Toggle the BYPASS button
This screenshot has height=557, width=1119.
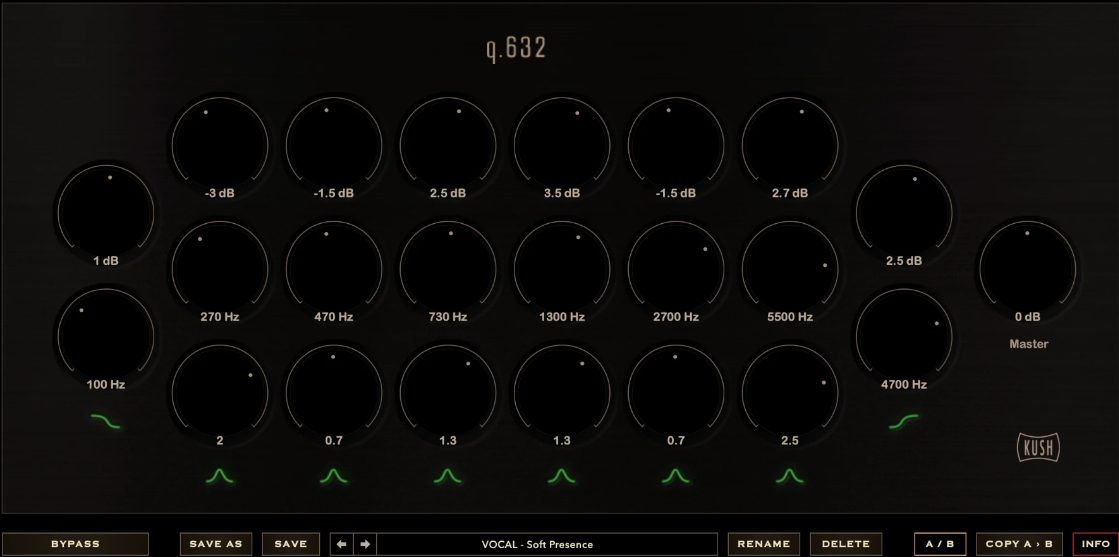pyautogui.click(x=75, y=544)
